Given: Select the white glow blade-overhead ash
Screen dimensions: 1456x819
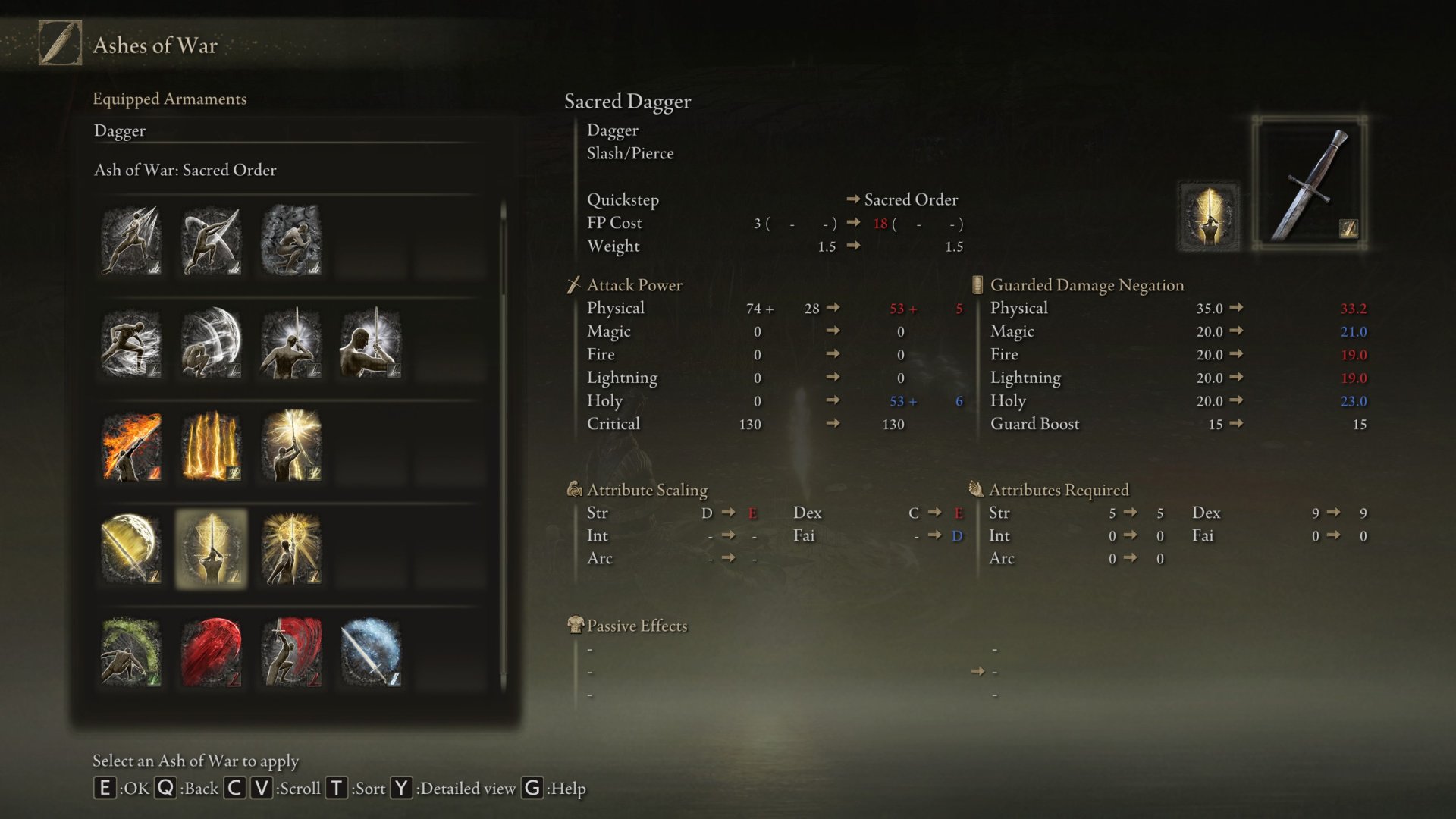Looking at the screenshot, I should point(291,344).
